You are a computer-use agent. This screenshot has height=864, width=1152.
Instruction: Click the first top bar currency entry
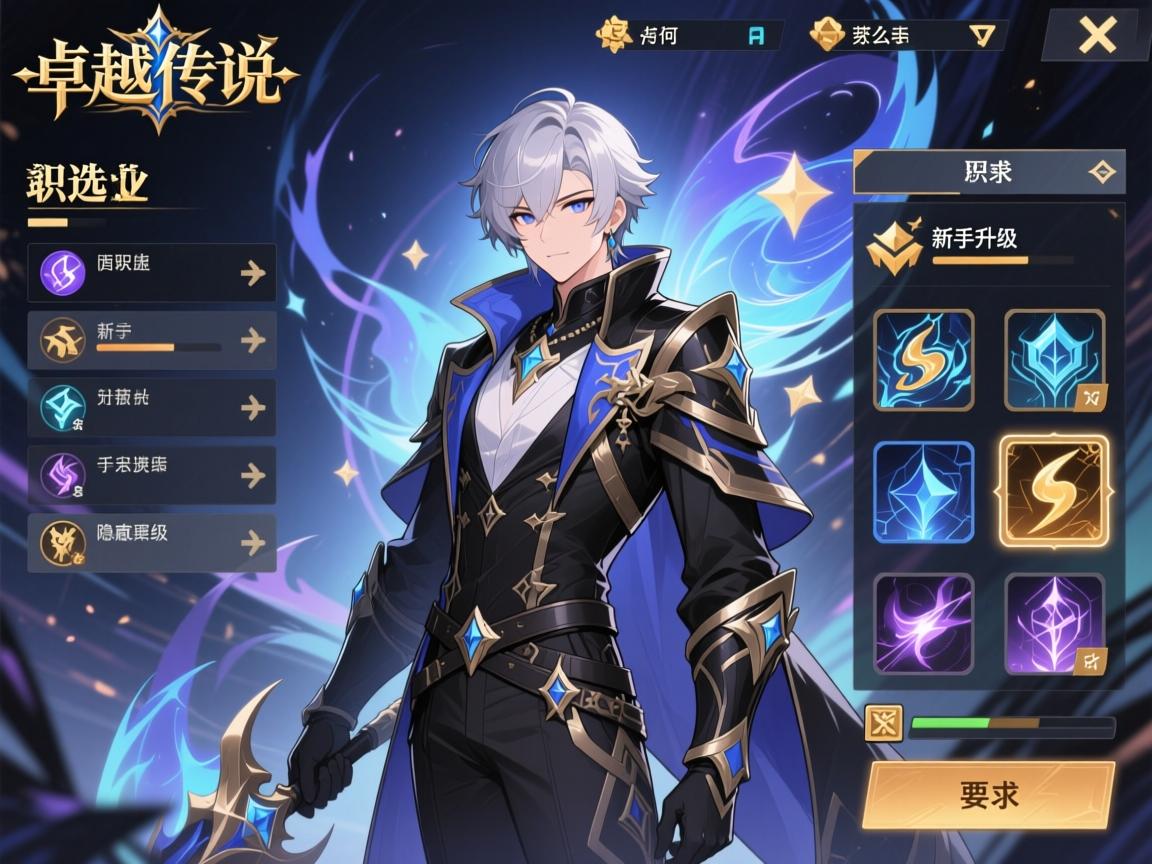(690, 35)
